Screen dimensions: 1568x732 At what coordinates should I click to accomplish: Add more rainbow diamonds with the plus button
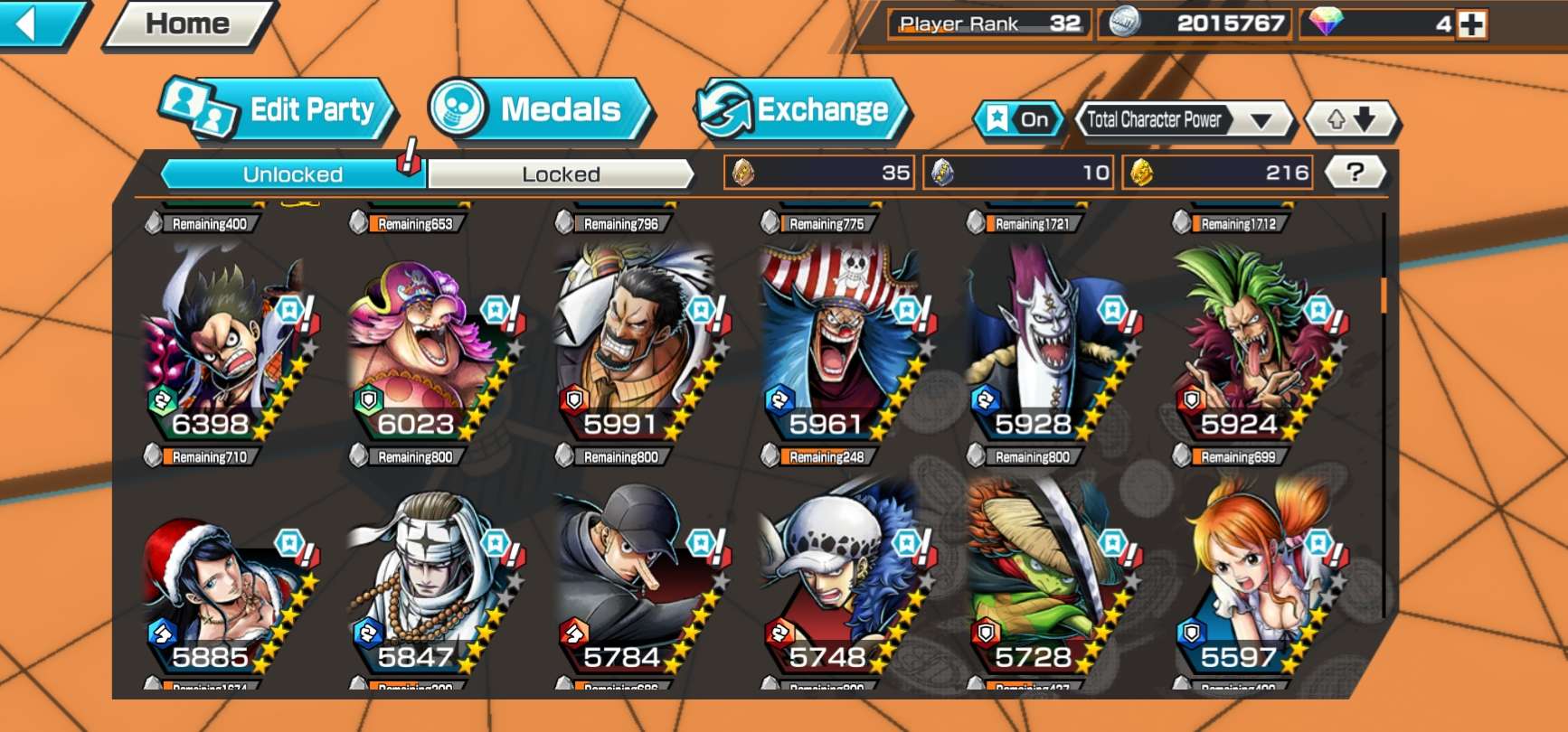(1471, 24)
